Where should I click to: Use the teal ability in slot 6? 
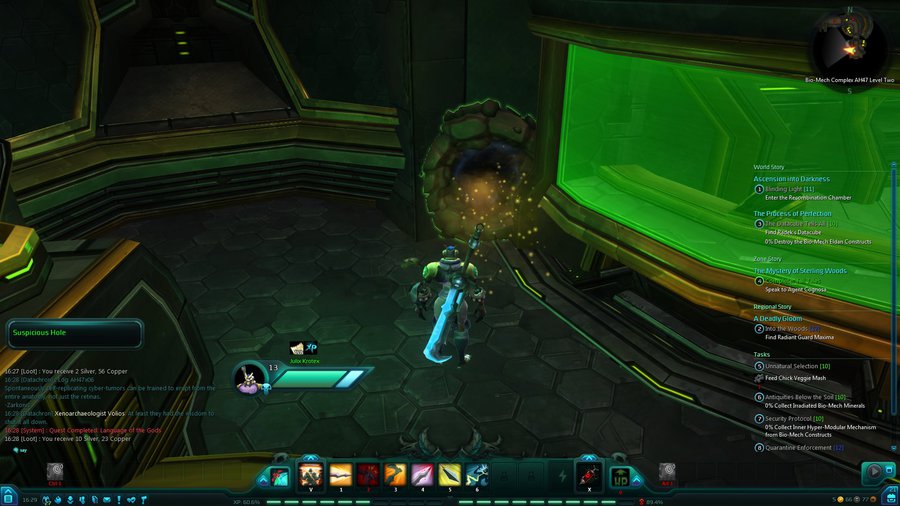[477, 475]
